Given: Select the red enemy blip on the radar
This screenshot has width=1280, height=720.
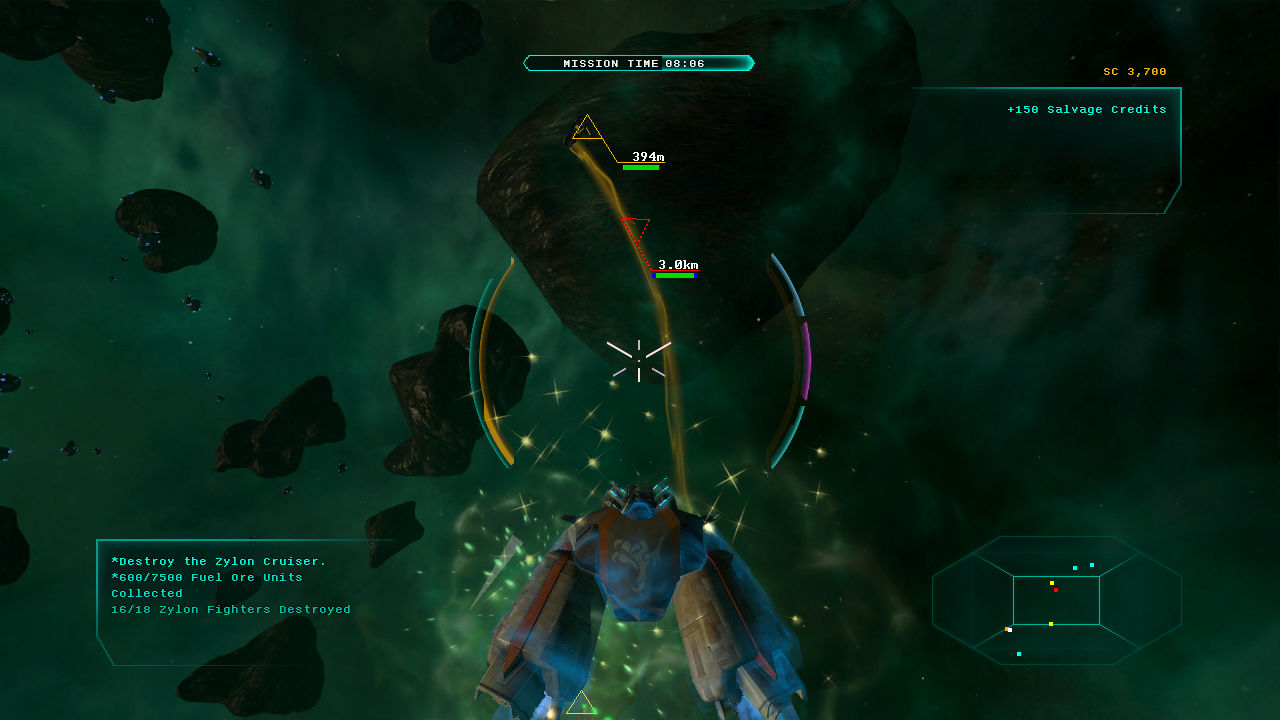Looking at the screenshot, I should [x=1056, y=590].
